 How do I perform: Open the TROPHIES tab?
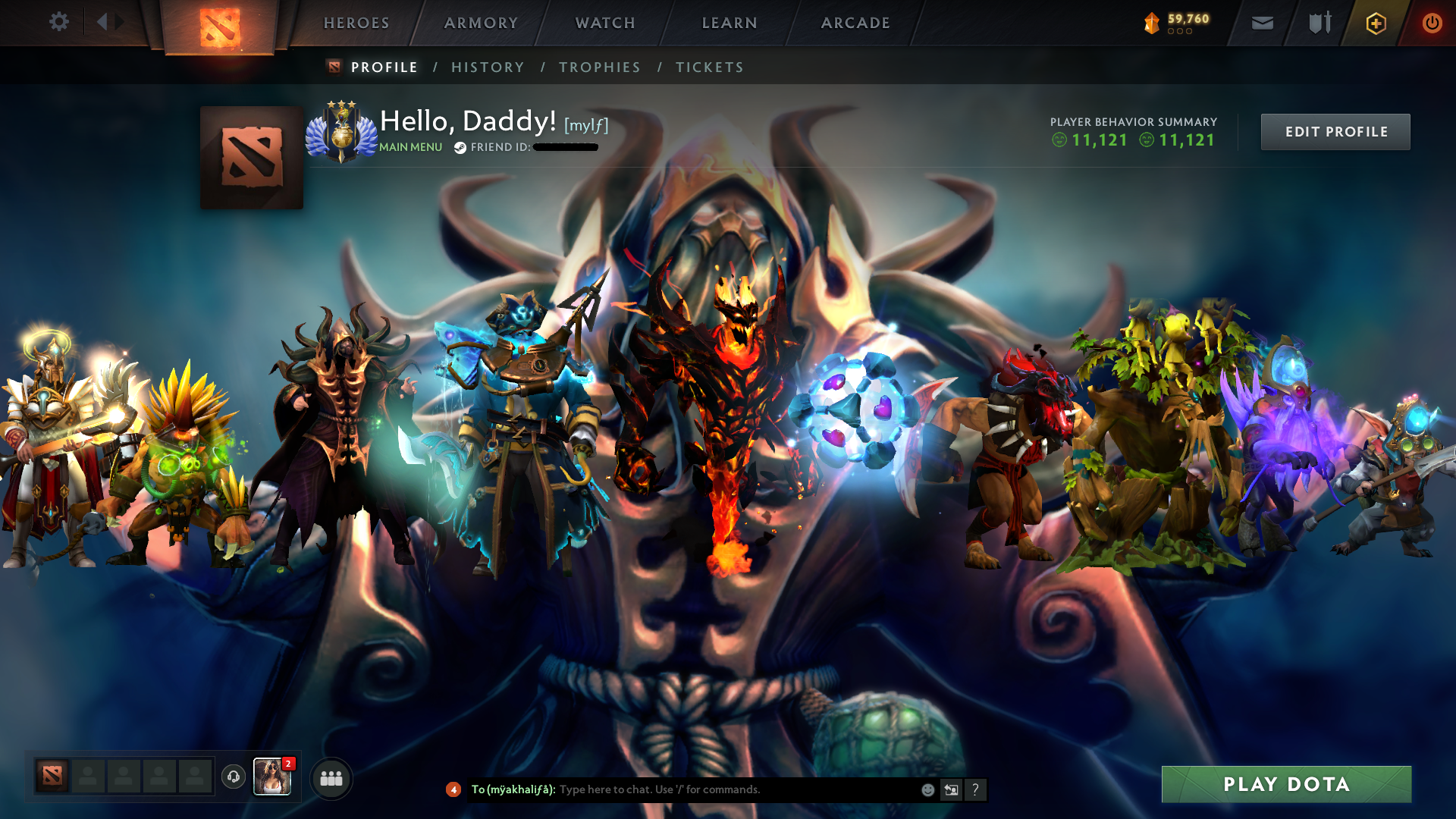click(x=599, y=67)
